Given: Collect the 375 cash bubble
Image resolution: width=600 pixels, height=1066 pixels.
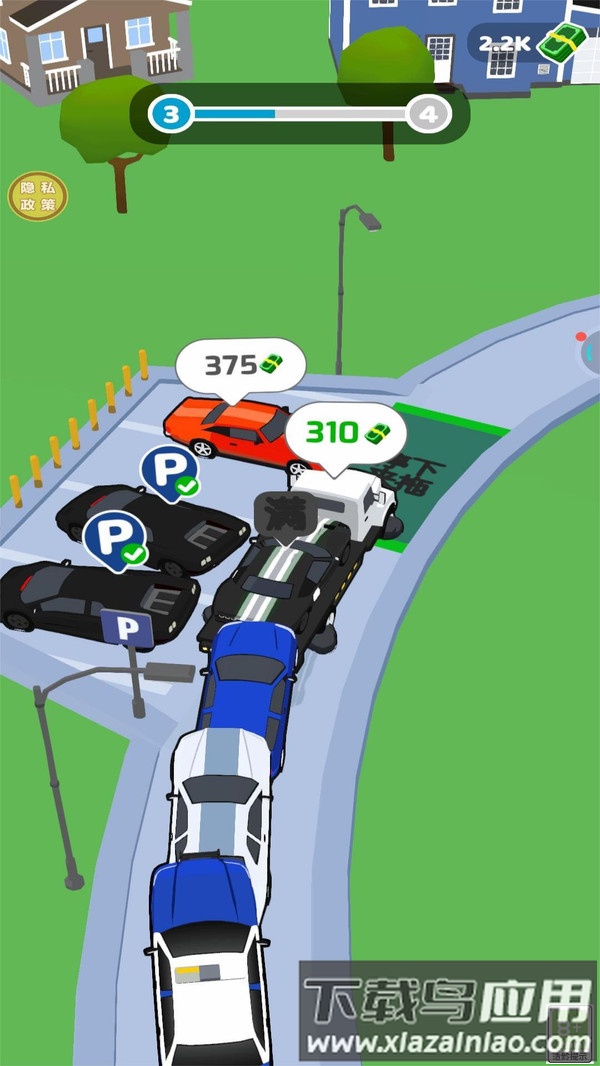Looking at the screenshot, I should tap(241, 365).
